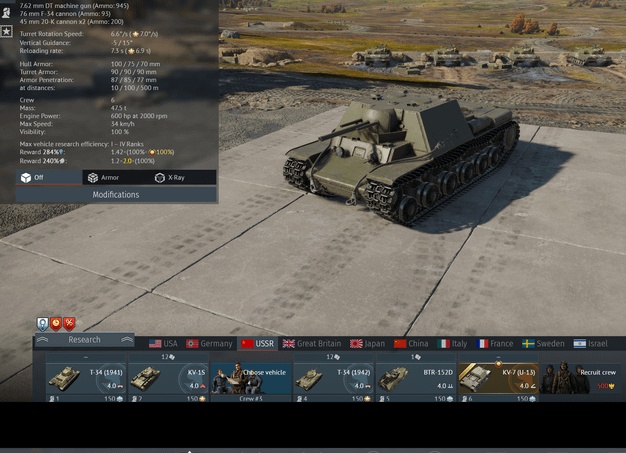Select the USSR nation tab
The image size is (626, 453).
click(x=257, y=343)
